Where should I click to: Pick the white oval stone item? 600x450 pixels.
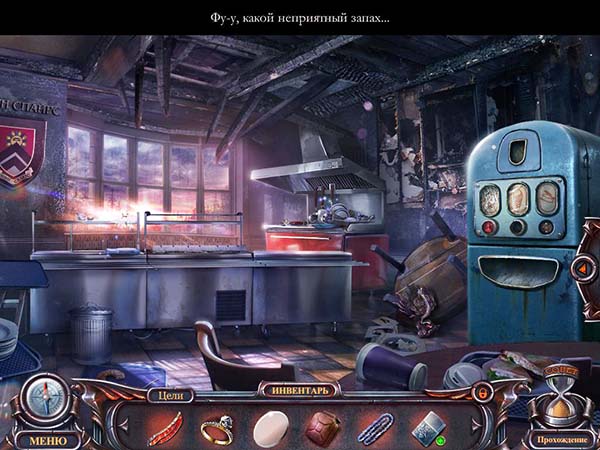[270, 428]
